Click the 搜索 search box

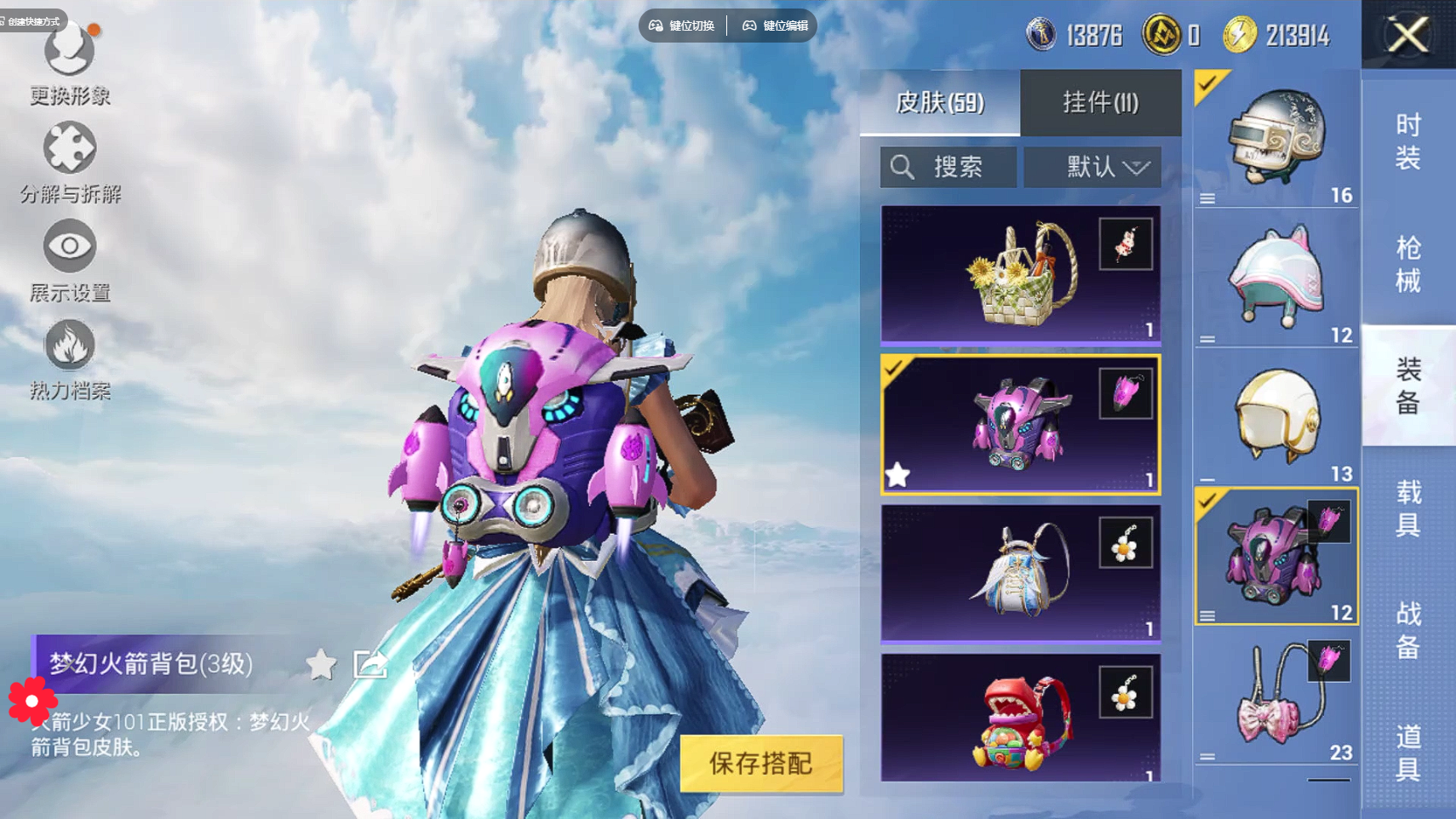(x=949, y=167)
